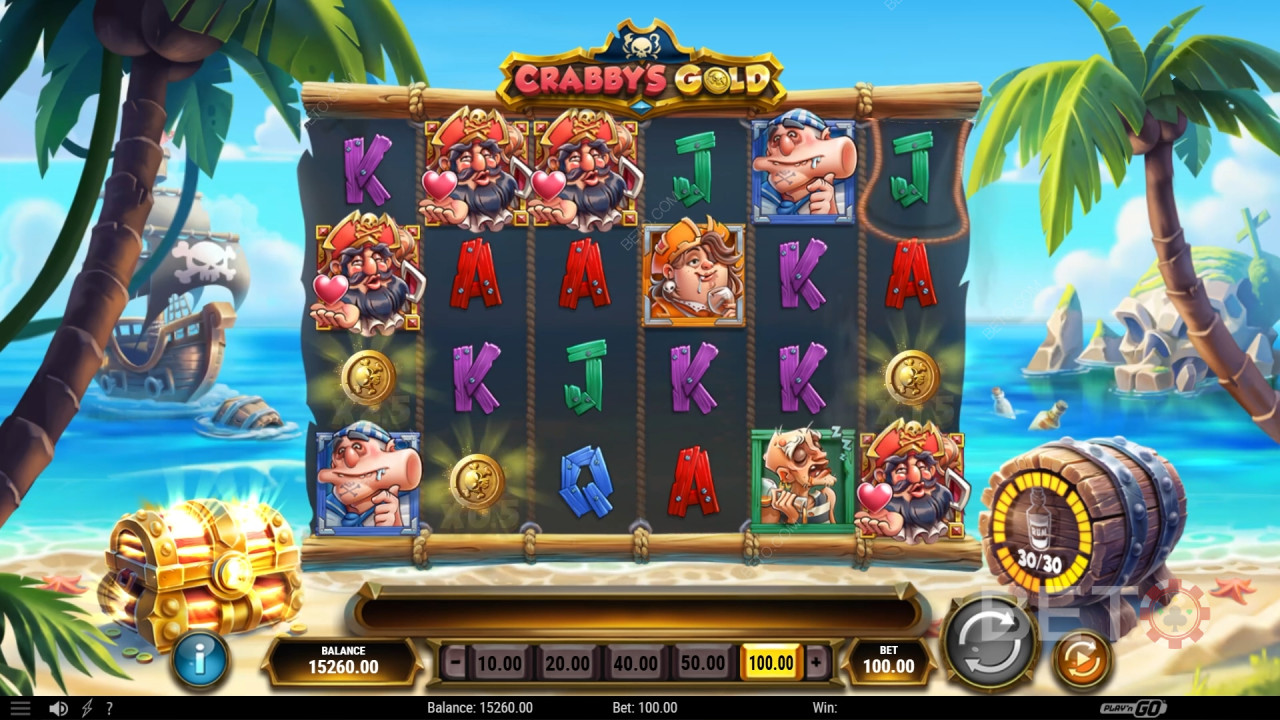The height and width of the screenshot is (720, 1280).
Task: Spin the reels with the large spin button
Action: [x=992, y=641]
